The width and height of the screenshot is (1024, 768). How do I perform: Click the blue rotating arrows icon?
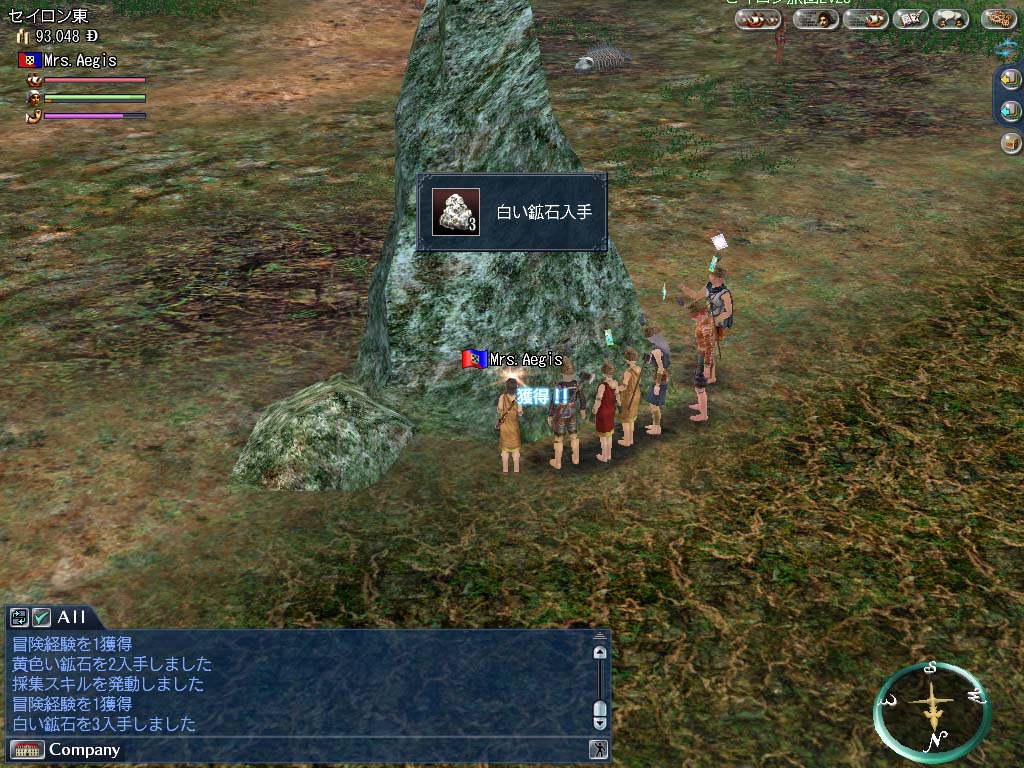(x=1006, y=48)
